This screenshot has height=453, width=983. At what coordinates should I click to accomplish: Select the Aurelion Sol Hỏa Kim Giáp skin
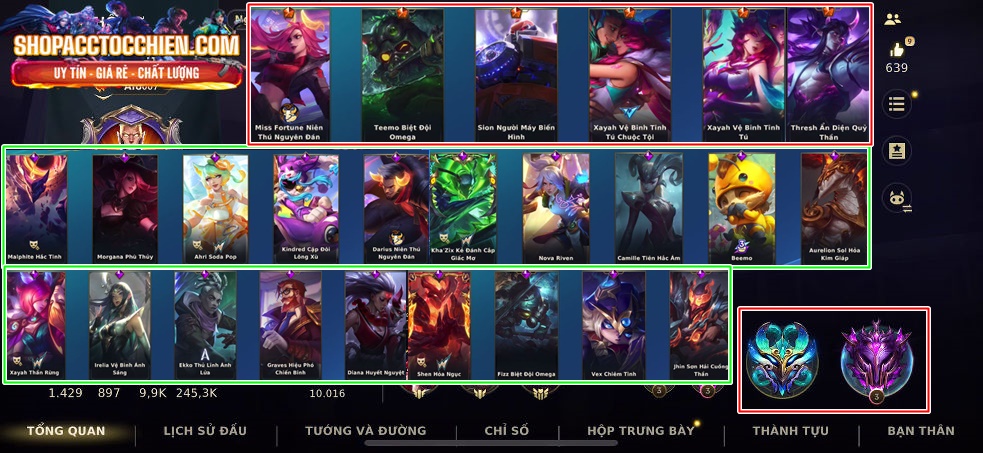click(x=833, y=207)
